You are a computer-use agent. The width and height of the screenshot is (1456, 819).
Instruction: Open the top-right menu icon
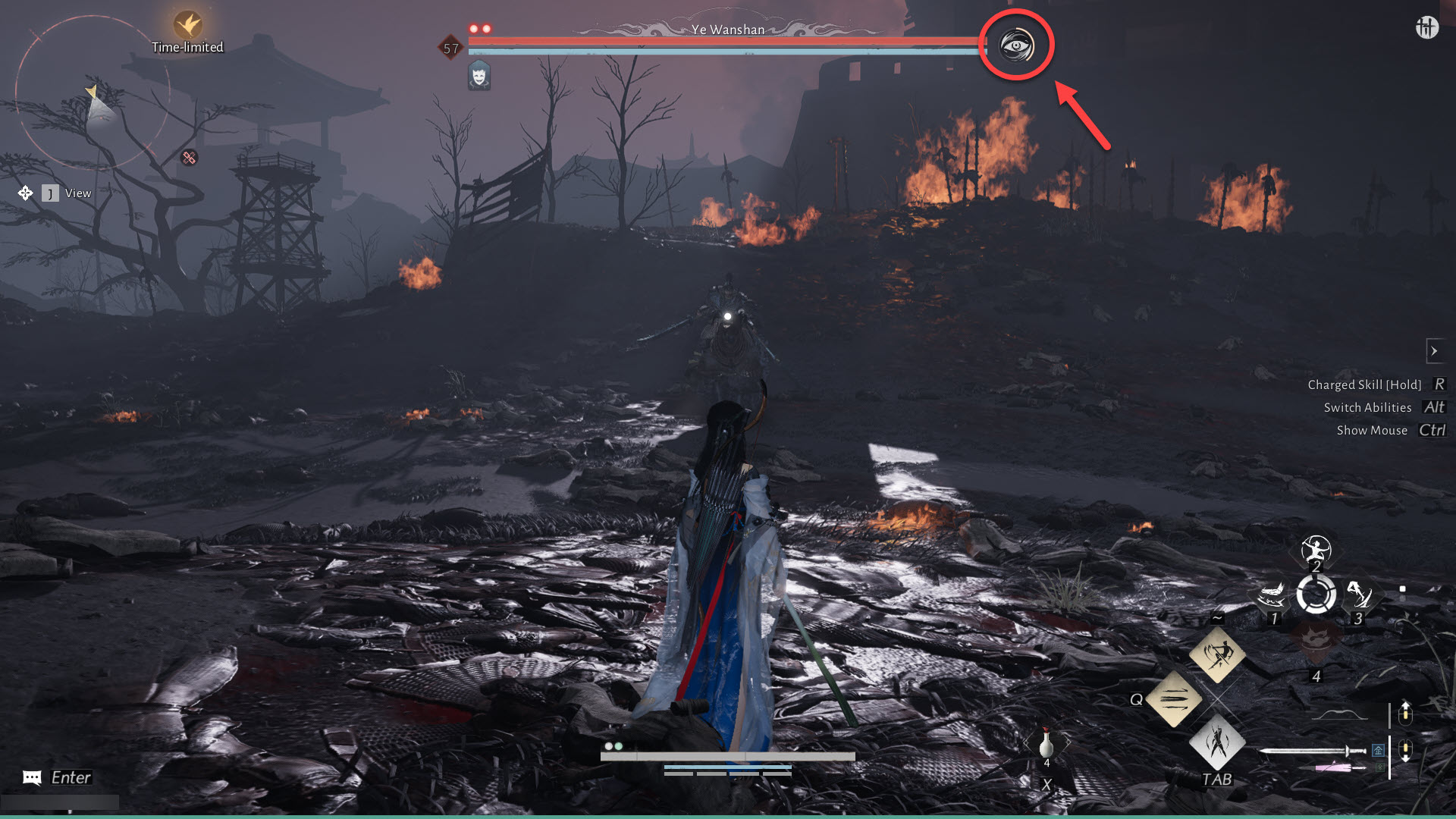click(1426, 27)
